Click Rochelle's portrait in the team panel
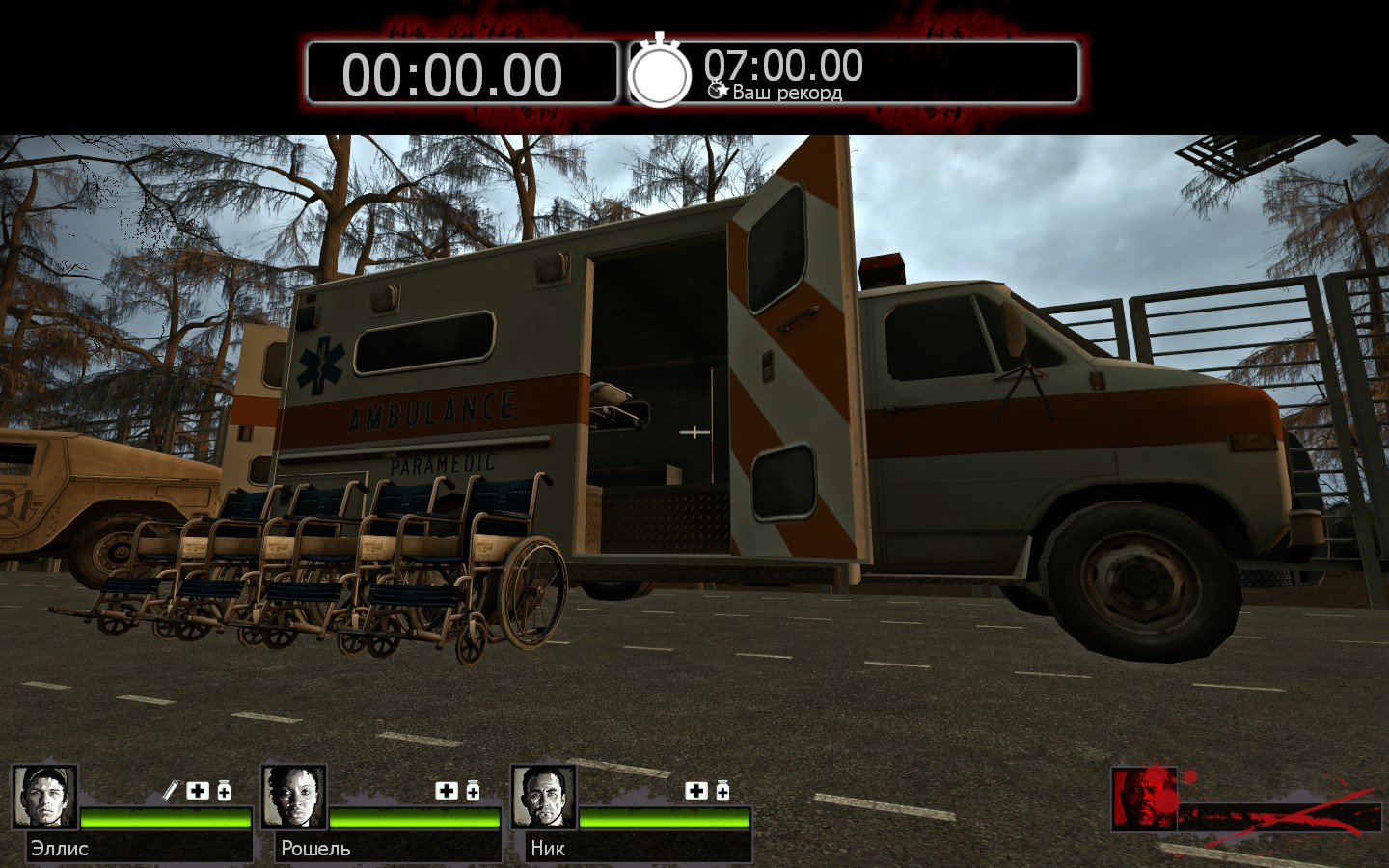This screenshot has width=1389, height=868. [x=293, y=798]
